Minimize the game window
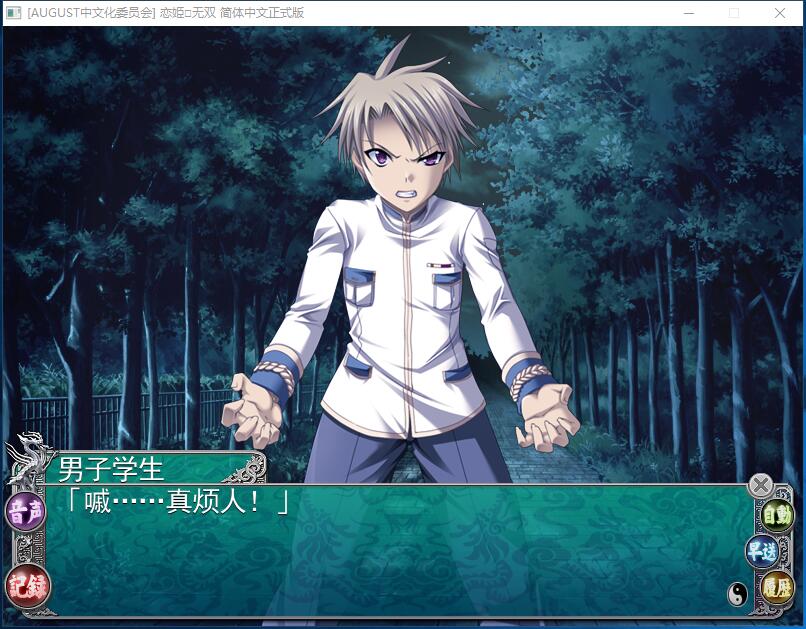The image size is (806, 629). point(689,13)
